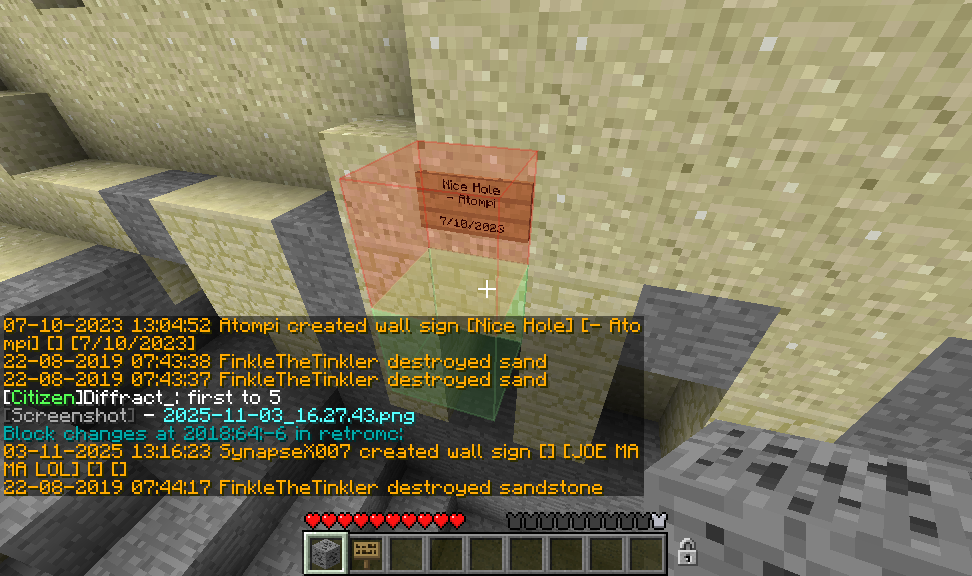Select the wooden sign hotbar slot
The width and height of the screenshot is (972, 576).
coord(365,553)
